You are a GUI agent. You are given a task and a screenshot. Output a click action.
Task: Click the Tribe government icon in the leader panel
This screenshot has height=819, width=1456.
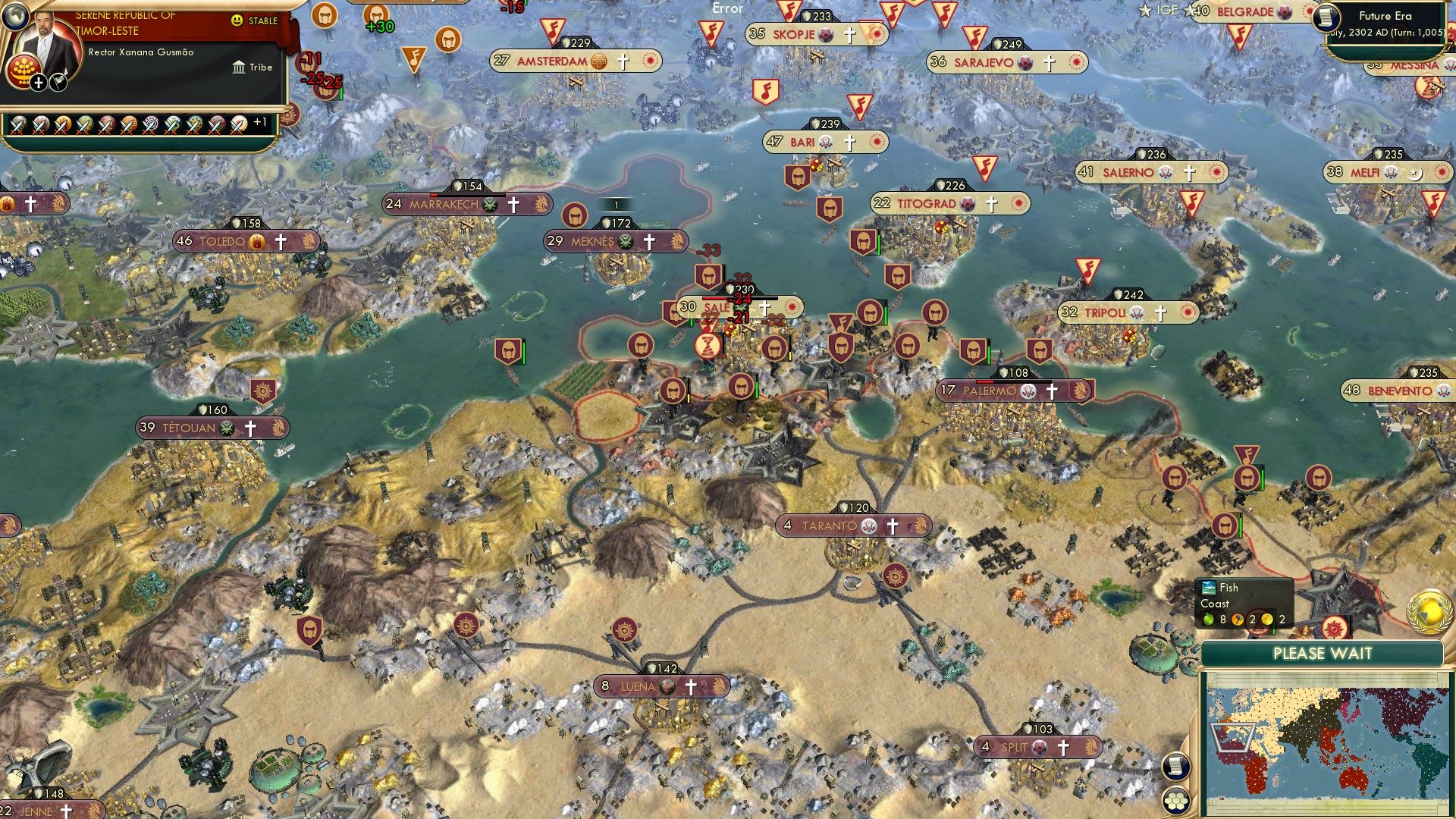[239, 67]
